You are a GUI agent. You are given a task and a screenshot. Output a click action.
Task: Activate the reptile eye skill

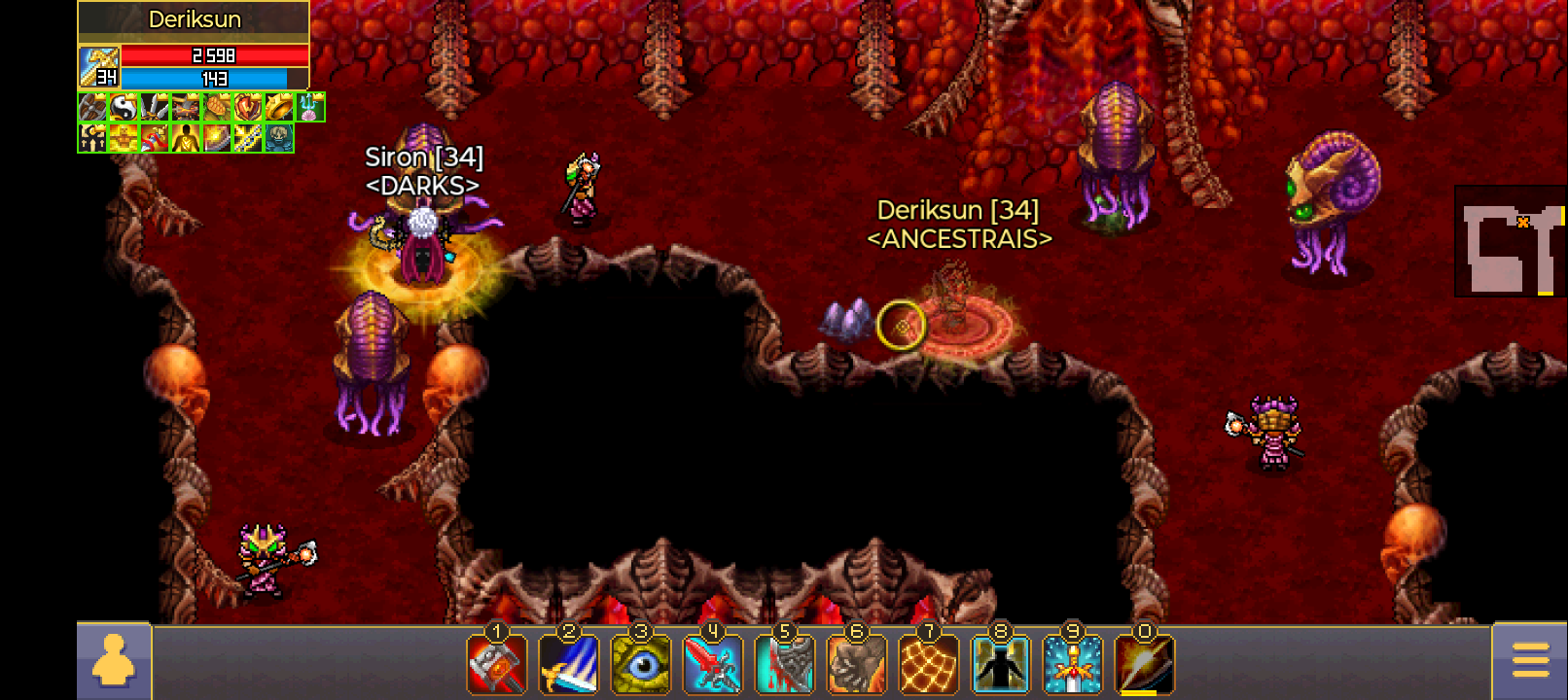click(x=641, y=665)
